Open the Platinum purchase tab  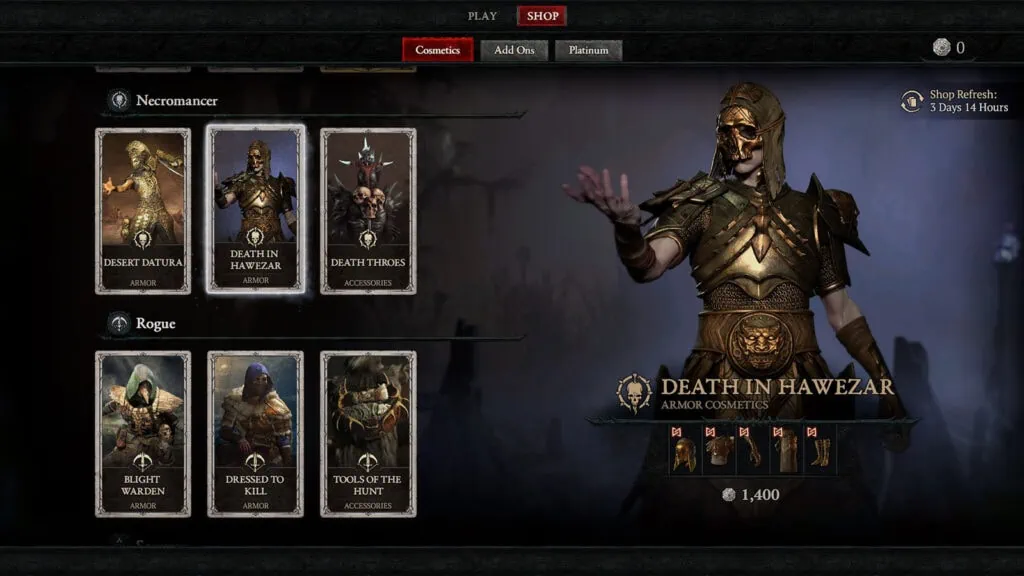pyautogui.click(x=588, y=50)
